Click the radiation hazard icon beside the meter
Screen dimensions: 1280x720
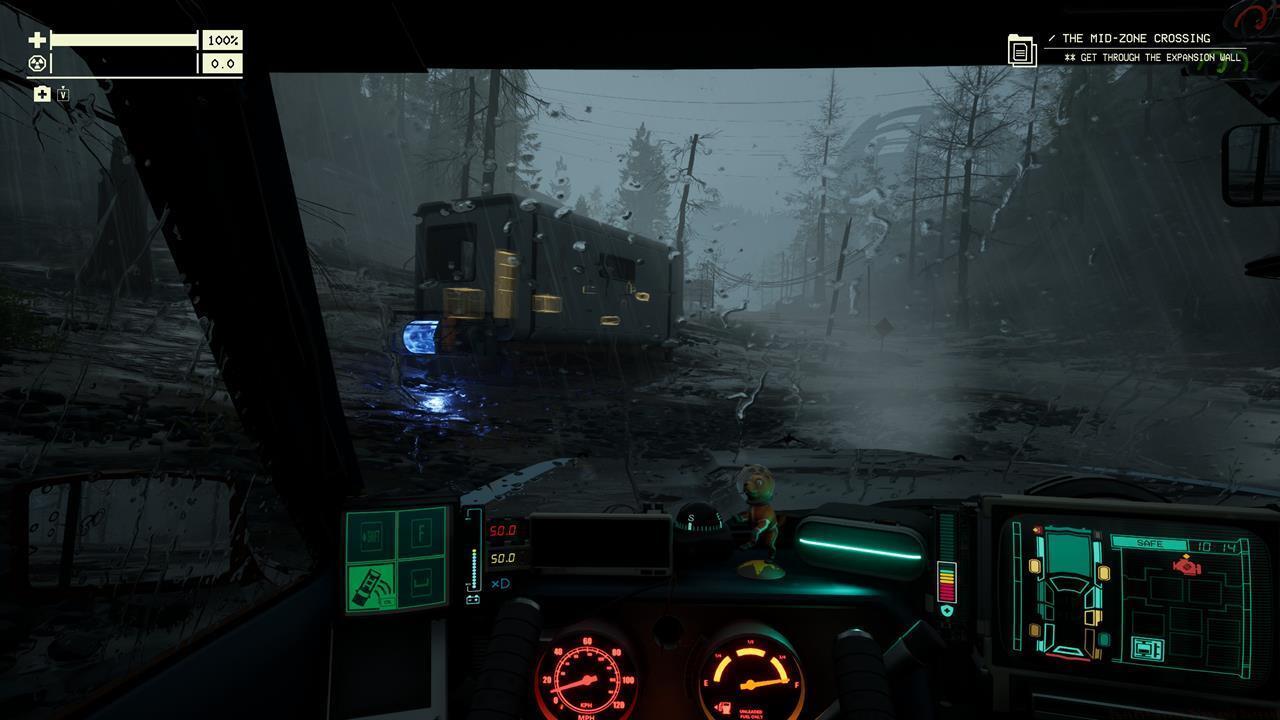click(38, 62)
